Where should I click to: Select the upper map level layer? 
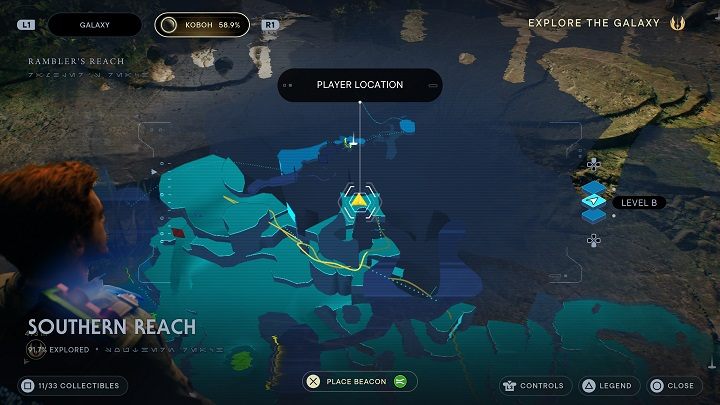594,186
